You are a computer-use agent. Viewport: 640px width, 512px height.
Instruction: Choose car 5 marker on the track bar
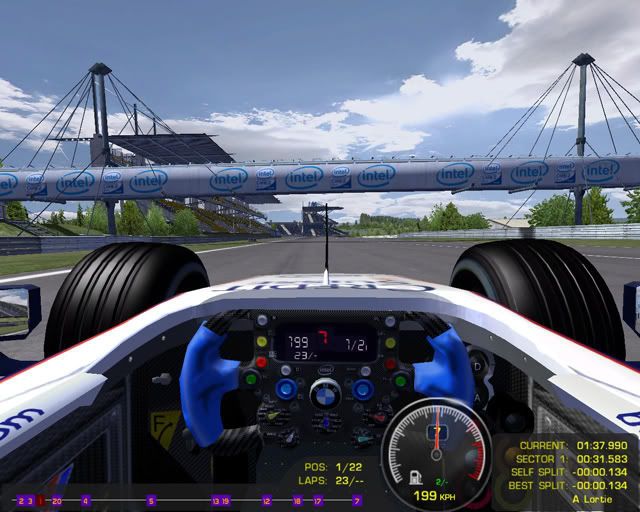click(152, 500)
